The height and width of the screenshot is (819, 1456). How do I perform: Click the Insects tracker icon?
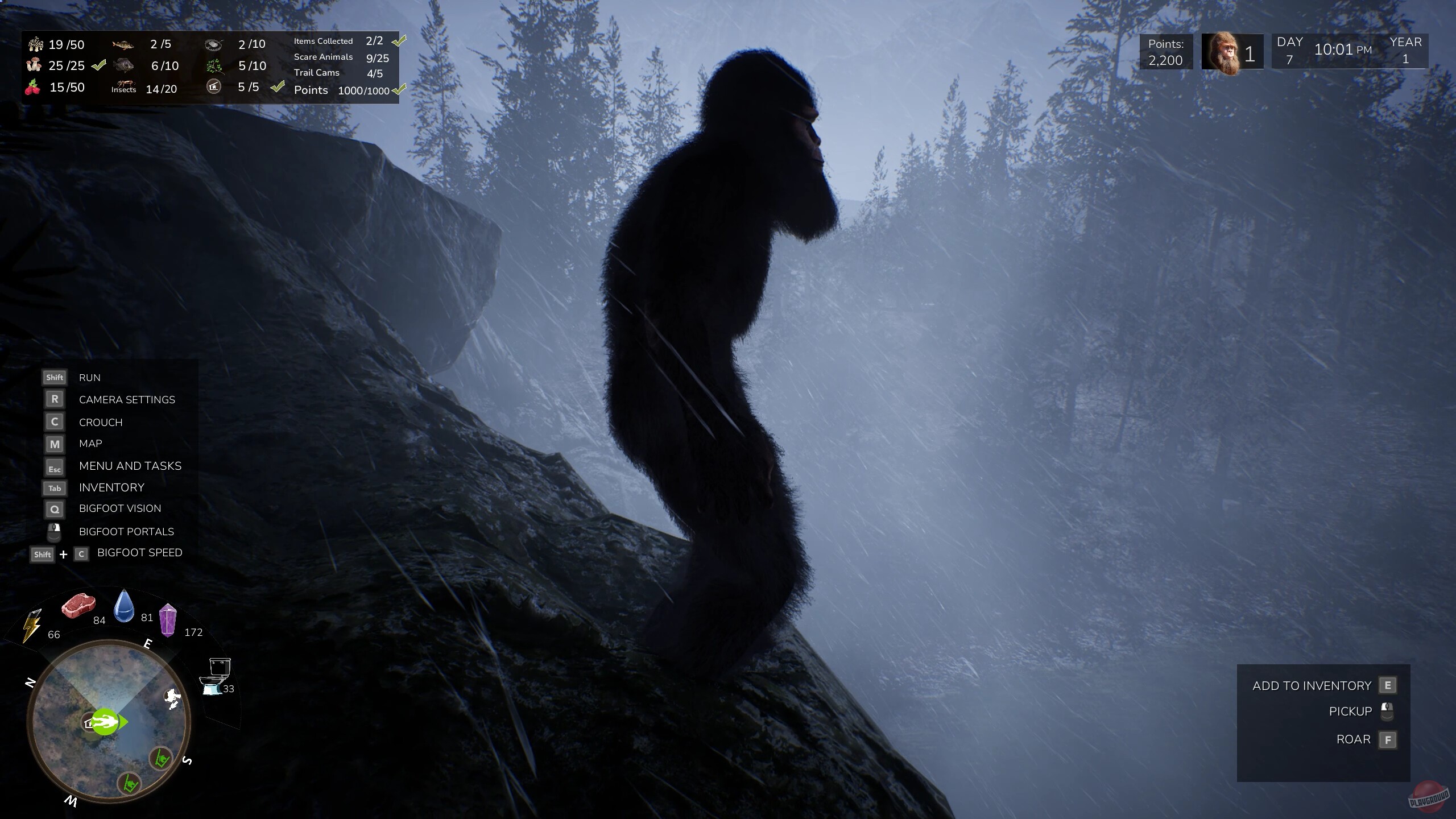[124, 84]
